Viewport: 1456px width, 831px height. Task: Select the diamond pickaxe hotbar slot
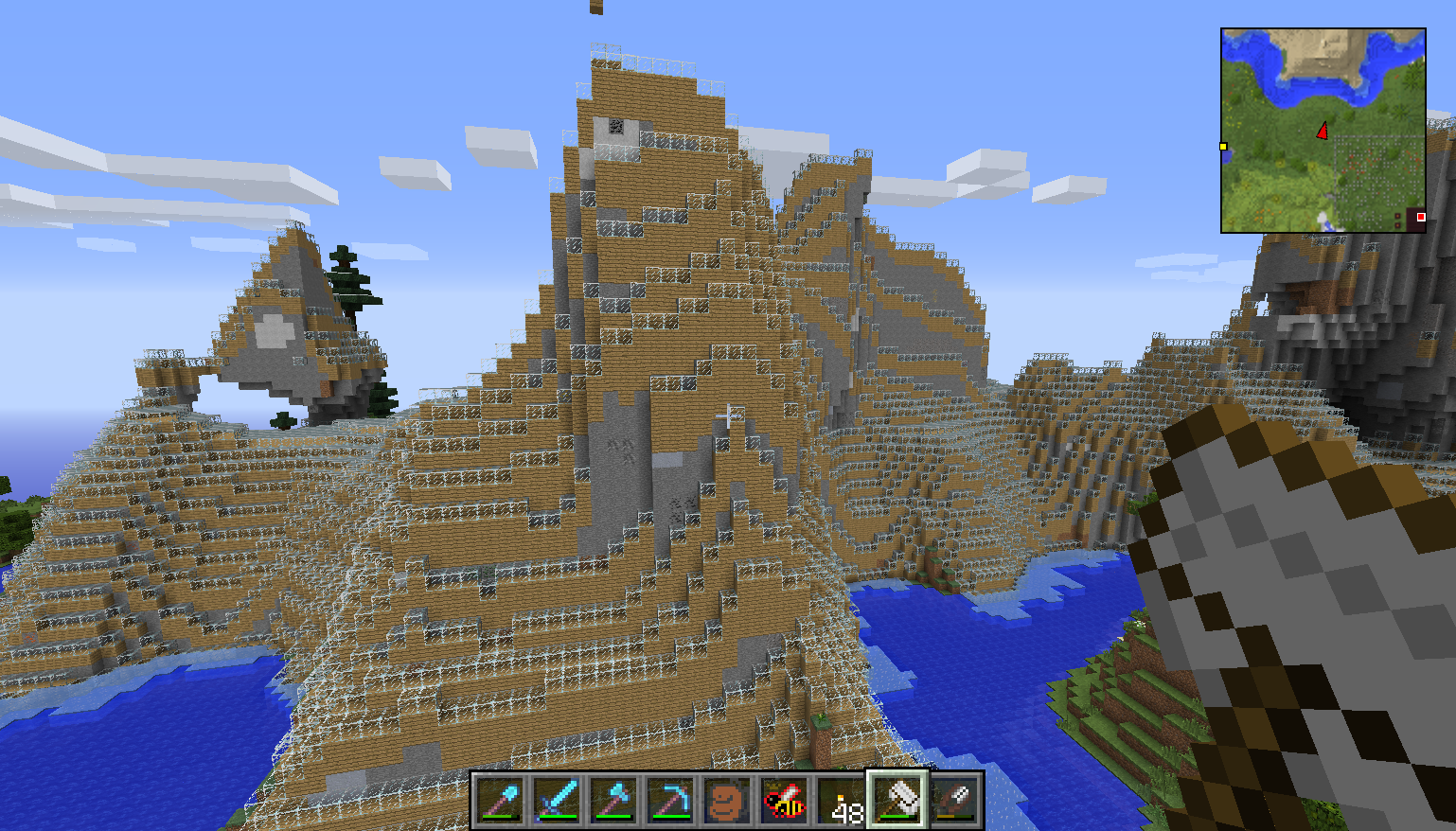[x=670, y=802]
